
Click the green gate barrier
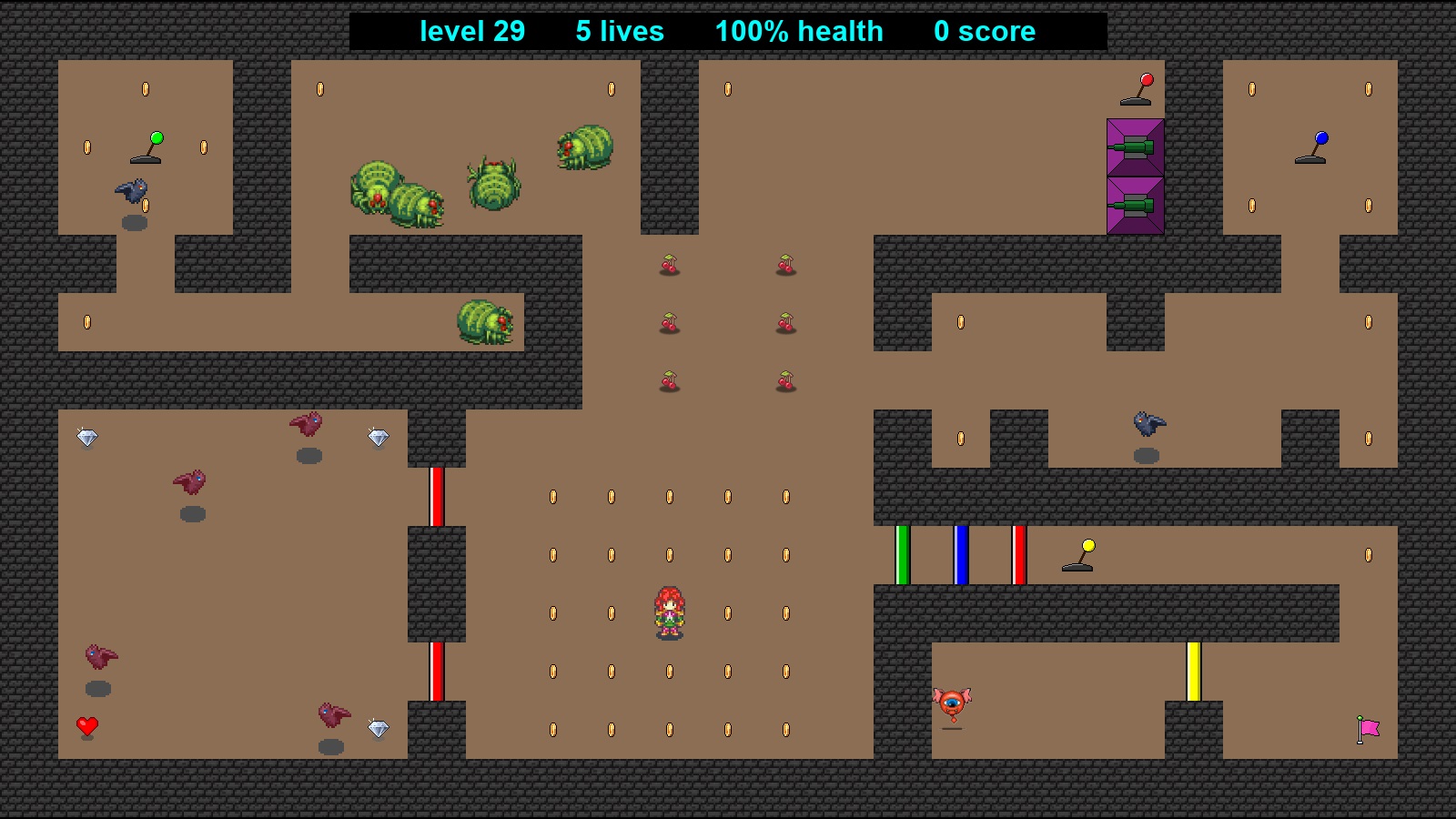901,553
